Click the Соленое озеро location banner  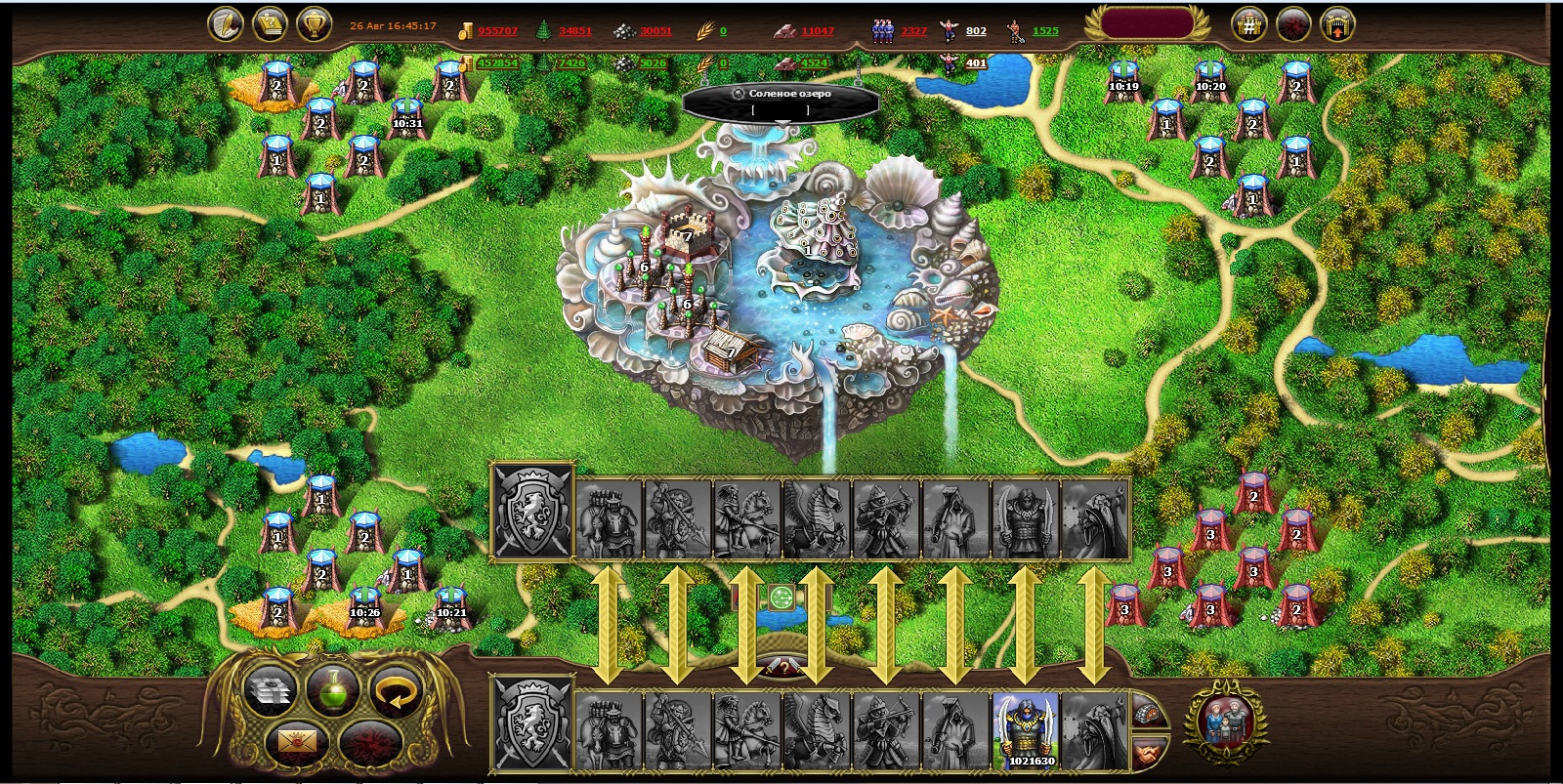[781, 94]
